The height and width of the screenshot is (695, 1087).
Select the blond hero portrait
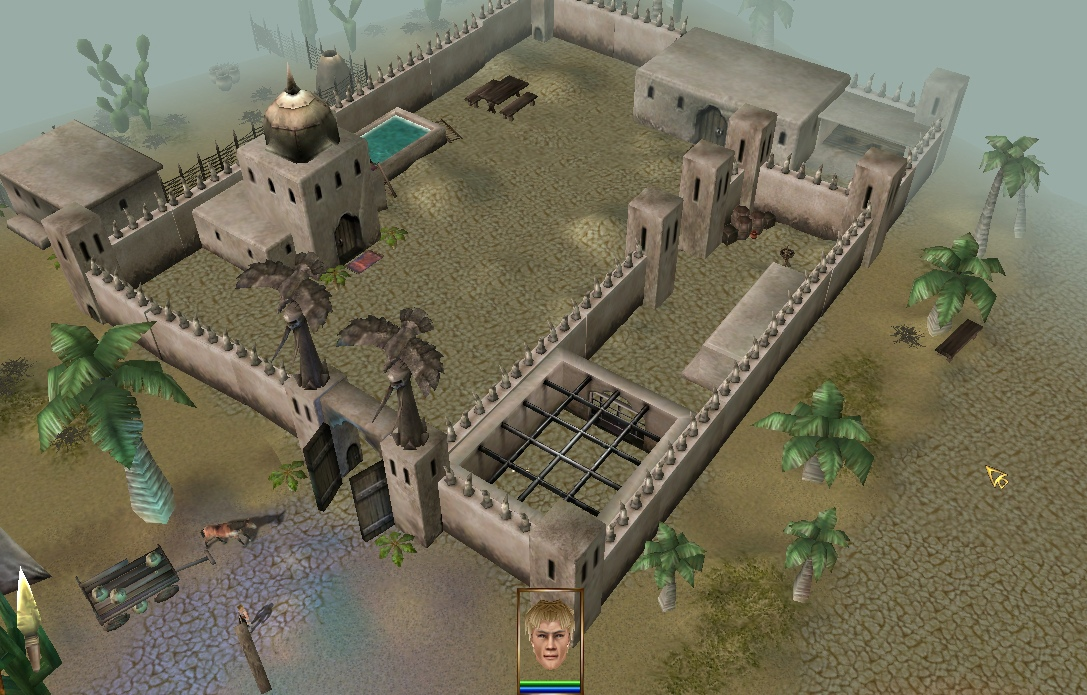(549, 635)
